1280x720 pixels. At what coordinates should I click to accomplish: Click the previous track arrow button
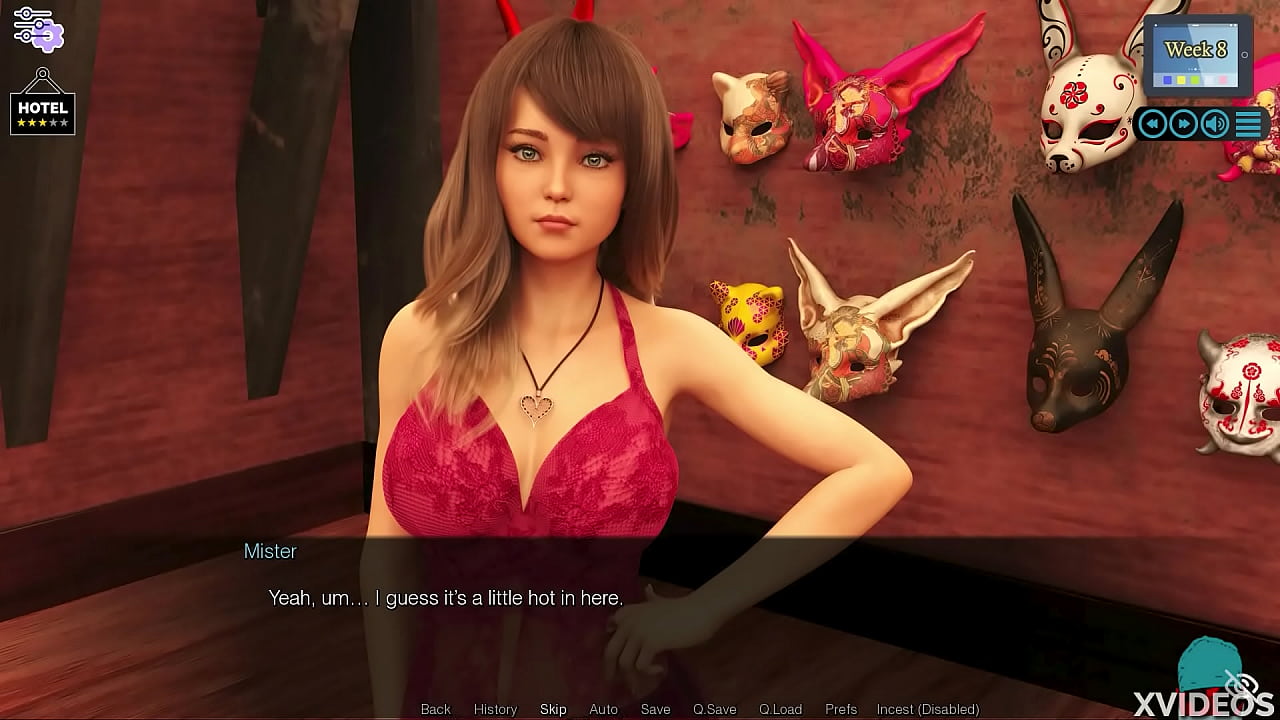pos(1153,124)
